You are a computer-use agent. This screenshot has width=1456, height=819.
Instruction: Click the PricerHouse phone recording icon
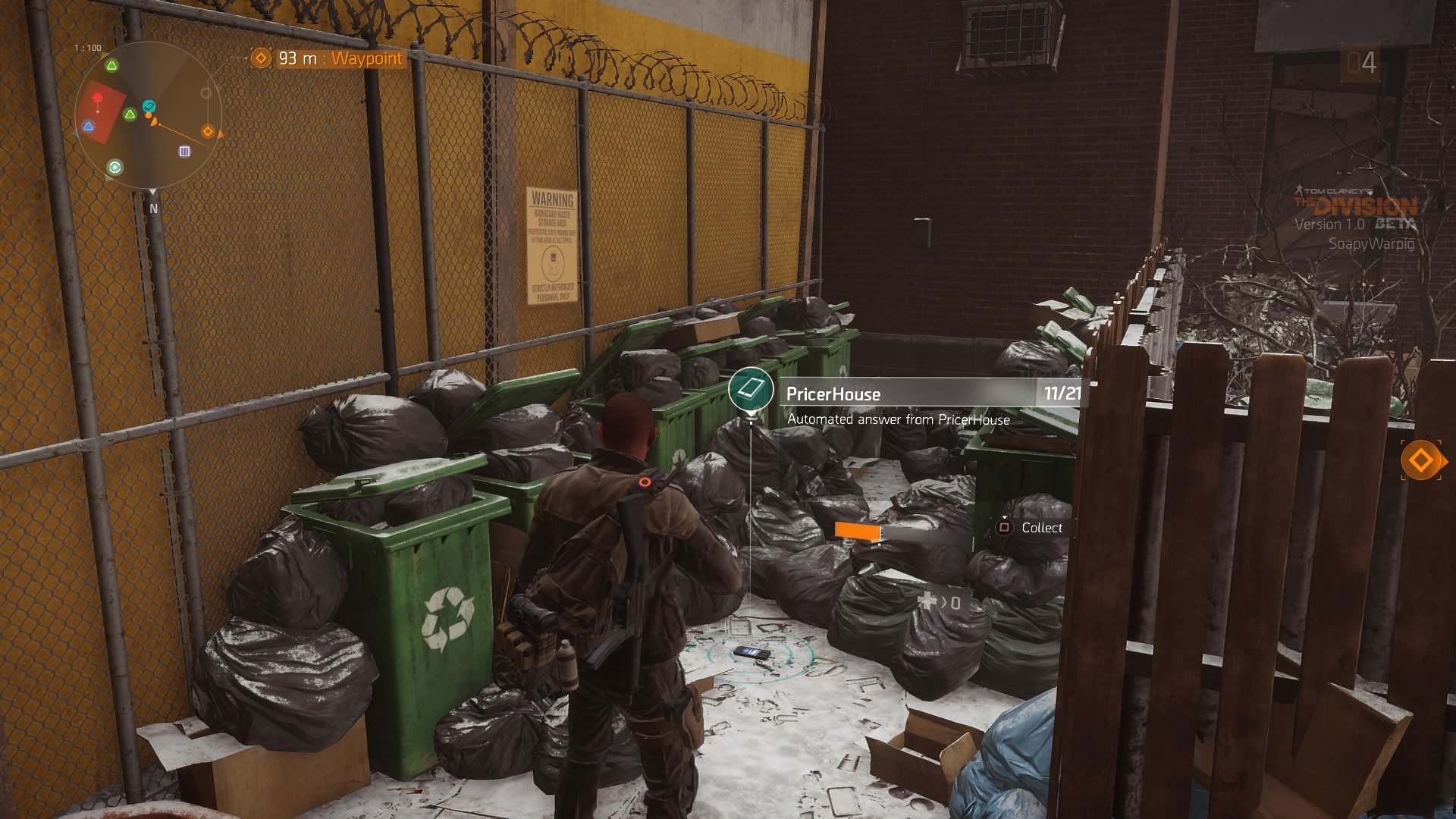click(x=751, y=390)
